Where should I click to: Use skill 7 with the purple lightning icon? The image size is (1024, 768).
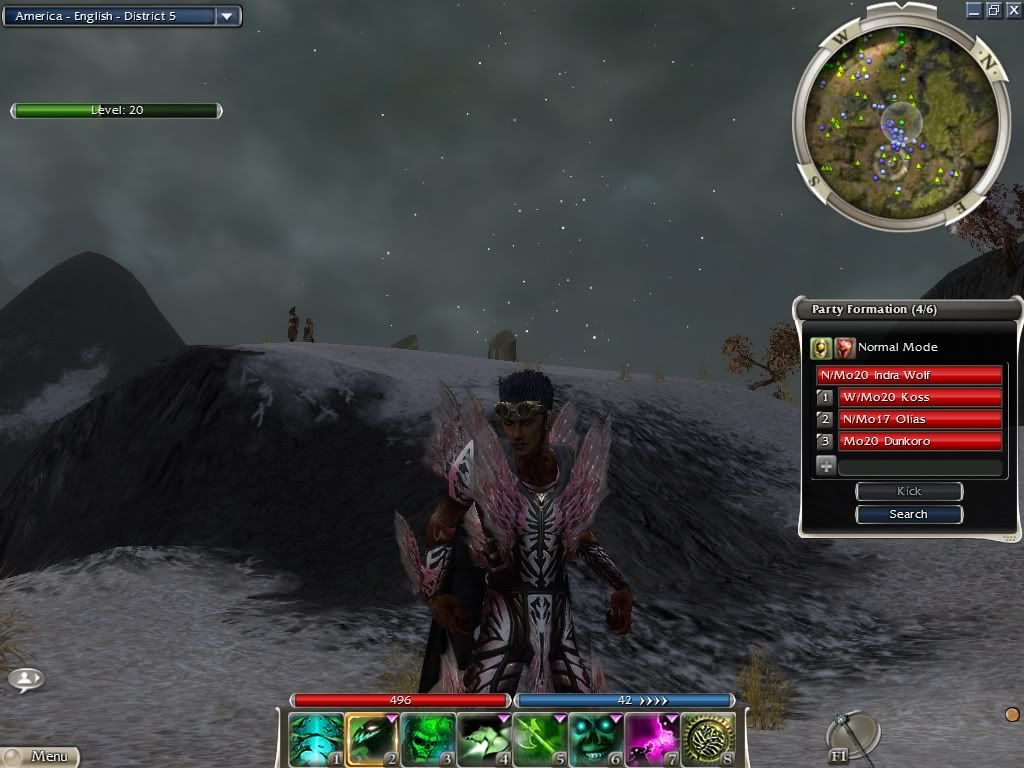651,739
